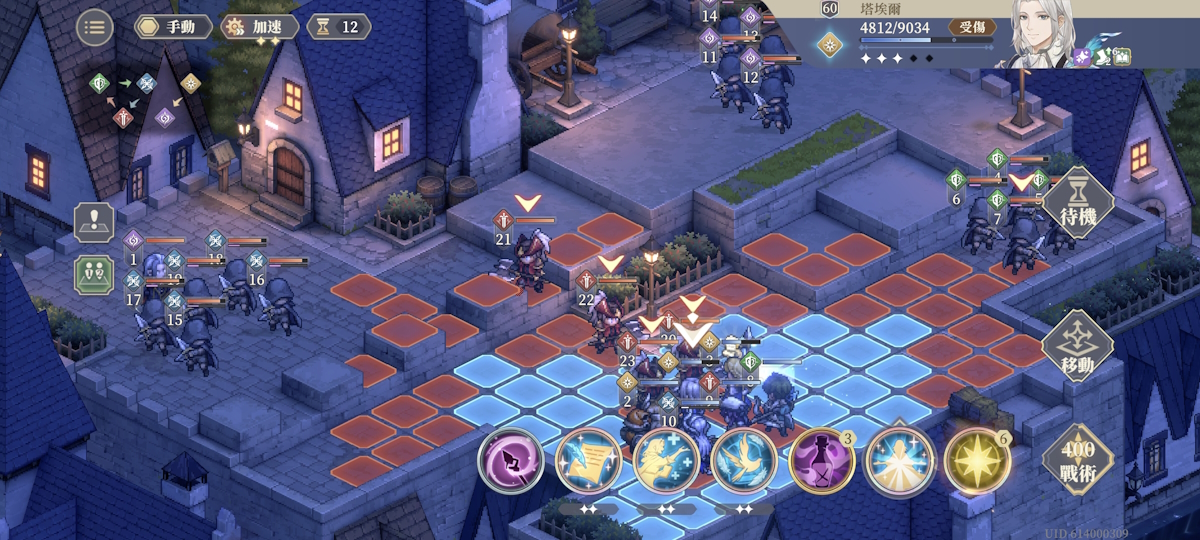Image resolution: width=1200 pixels, height=540 pixels.
Task: Choose the 移動 move action
Action: tap(1077, 345)
